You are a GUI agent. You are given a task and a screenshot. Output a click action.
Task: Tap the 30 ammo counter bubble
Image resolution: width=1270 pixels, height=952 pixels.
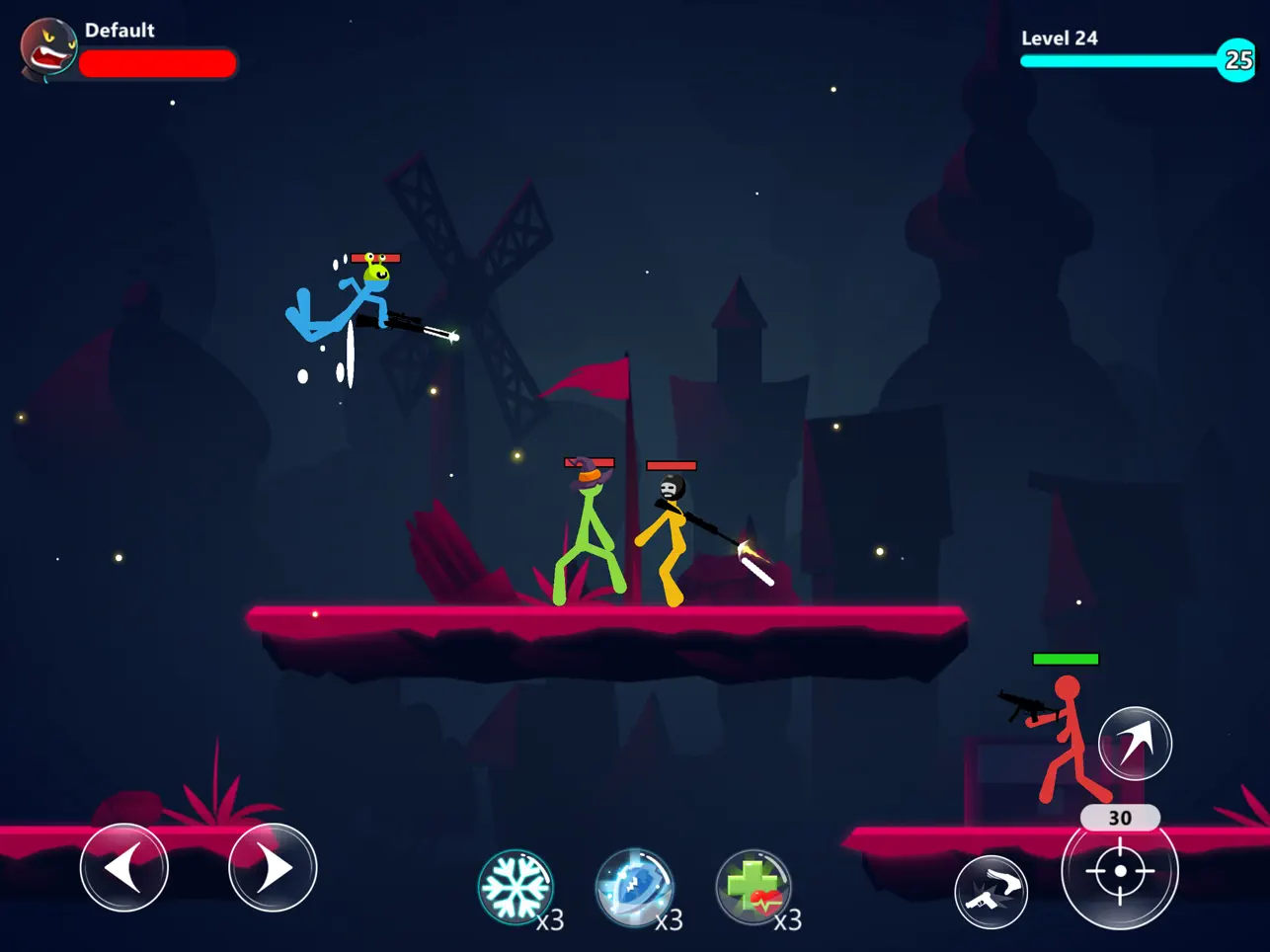pyautogui.click(x=1121, y=818)
